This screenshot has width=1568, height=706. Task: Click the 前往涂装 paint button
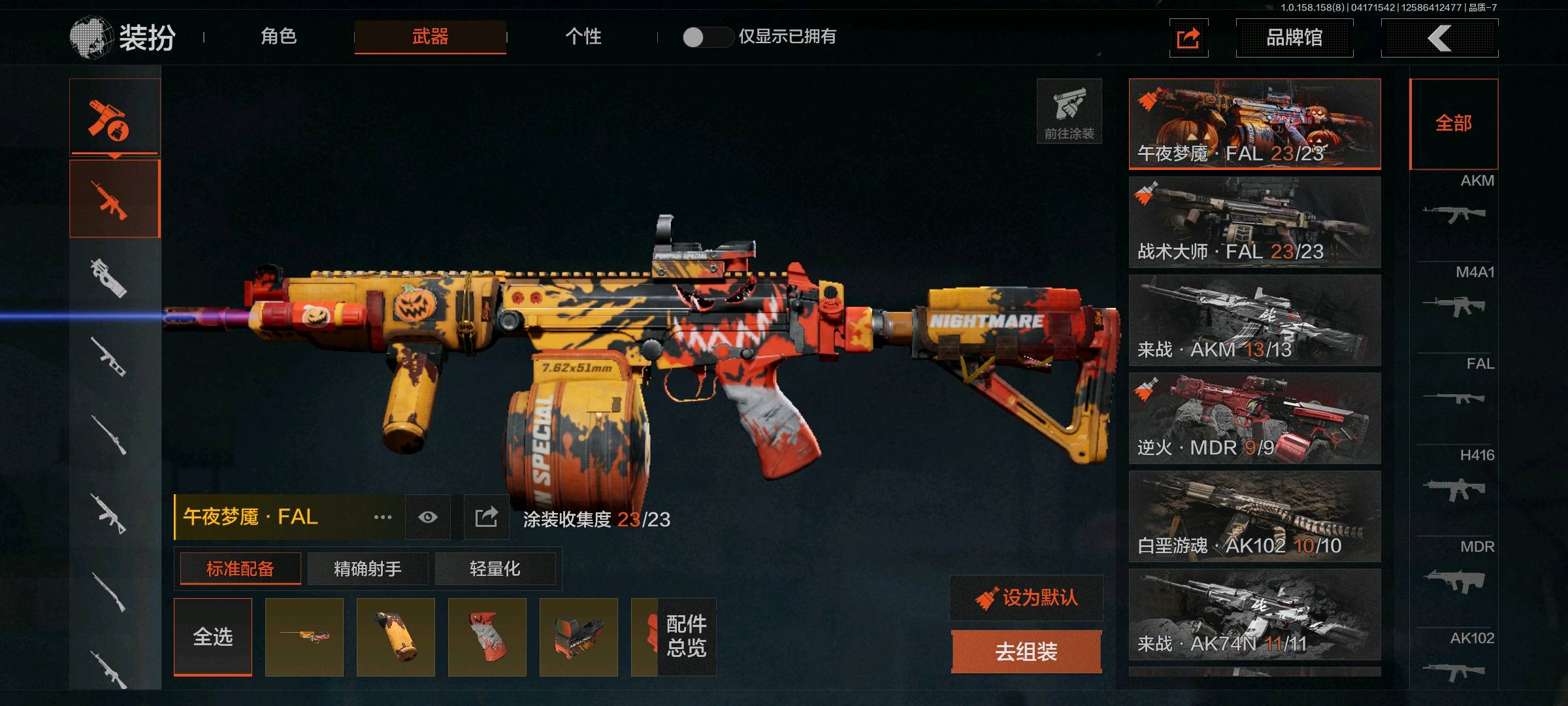coord(1069,111)
